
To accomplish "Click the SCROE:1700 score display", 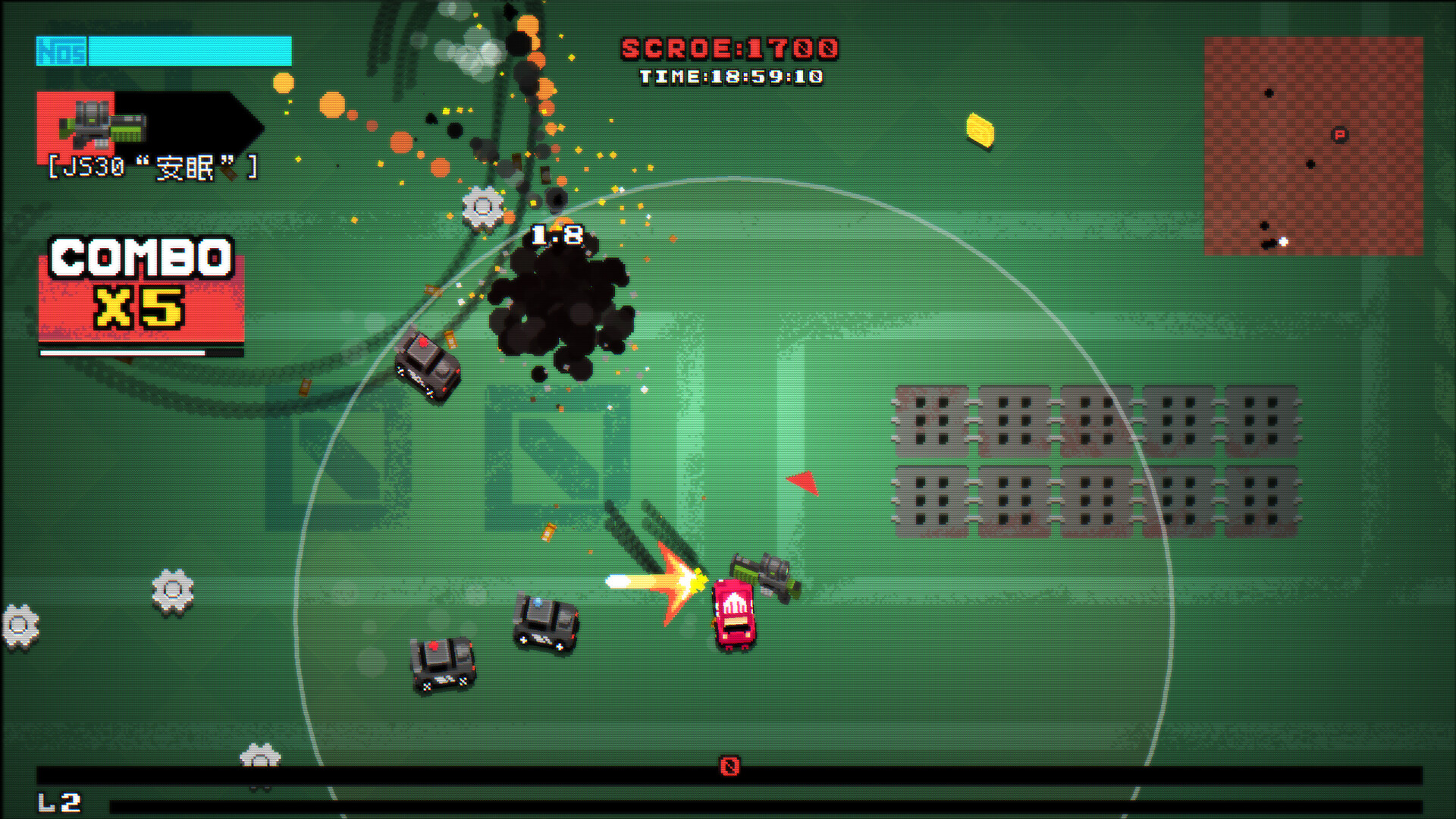I will coord(730,47).
